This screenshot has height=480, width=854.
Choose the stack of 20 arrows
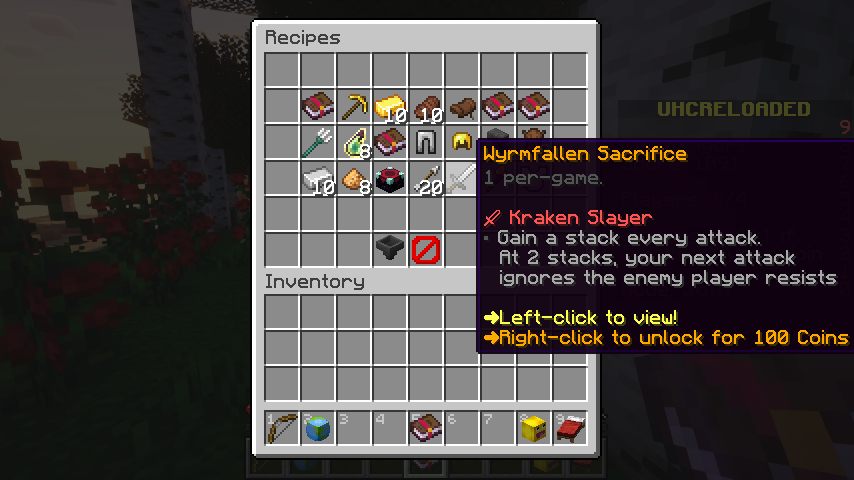pyautogui.click(x=426, y=178)
